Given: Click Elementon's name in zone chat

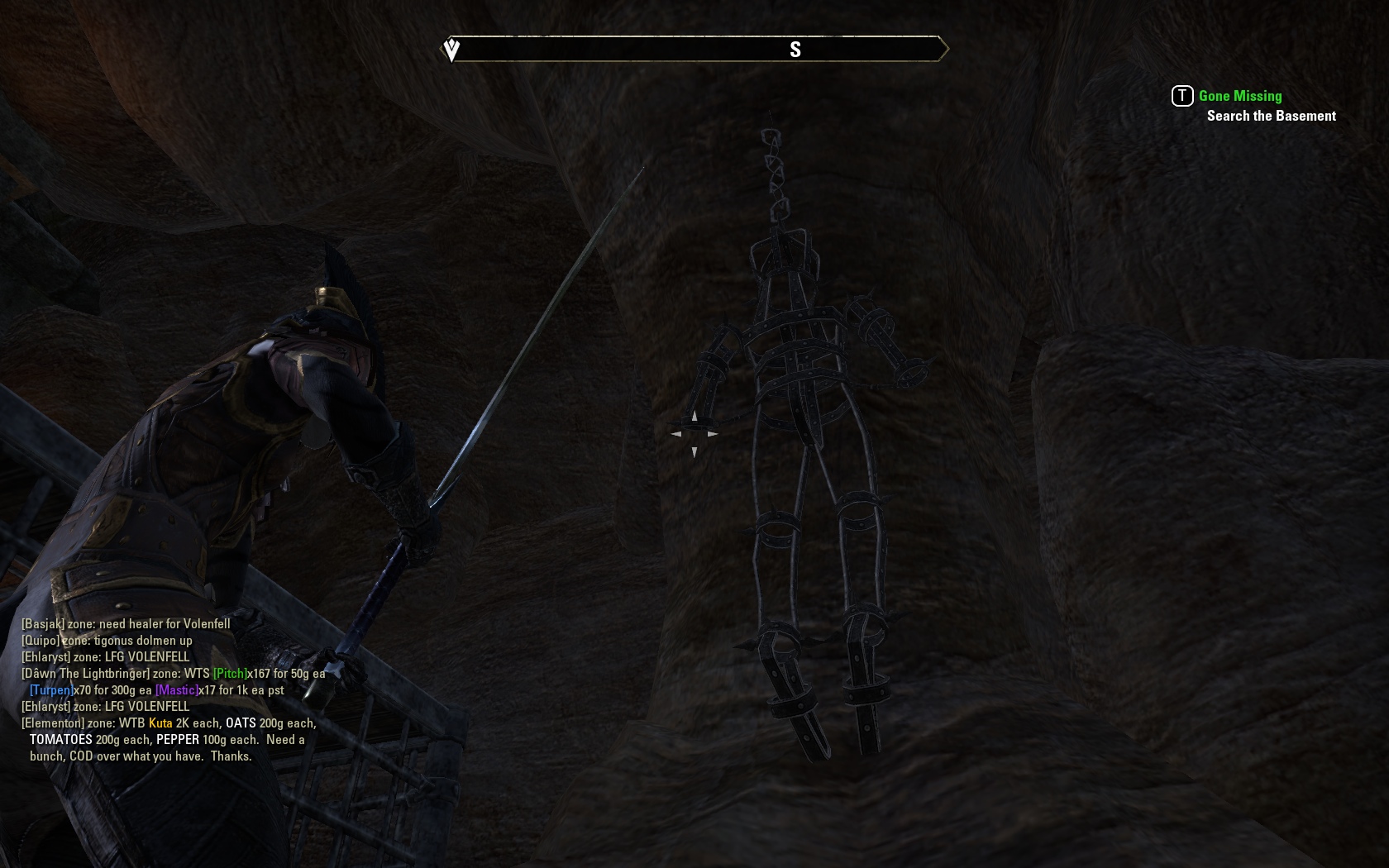Looking at the screenshot, I should click(x=52, y=723).
